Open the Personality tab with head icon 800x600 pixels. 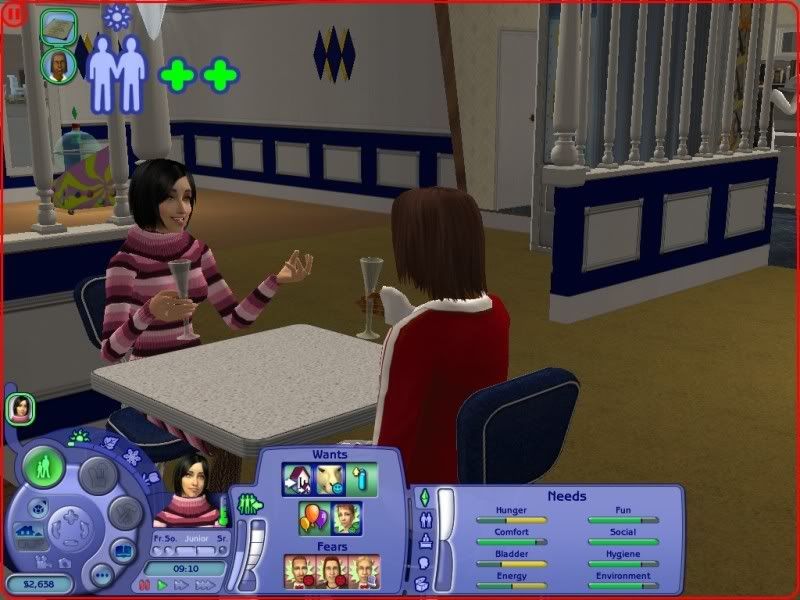click(x=422, y=561)
